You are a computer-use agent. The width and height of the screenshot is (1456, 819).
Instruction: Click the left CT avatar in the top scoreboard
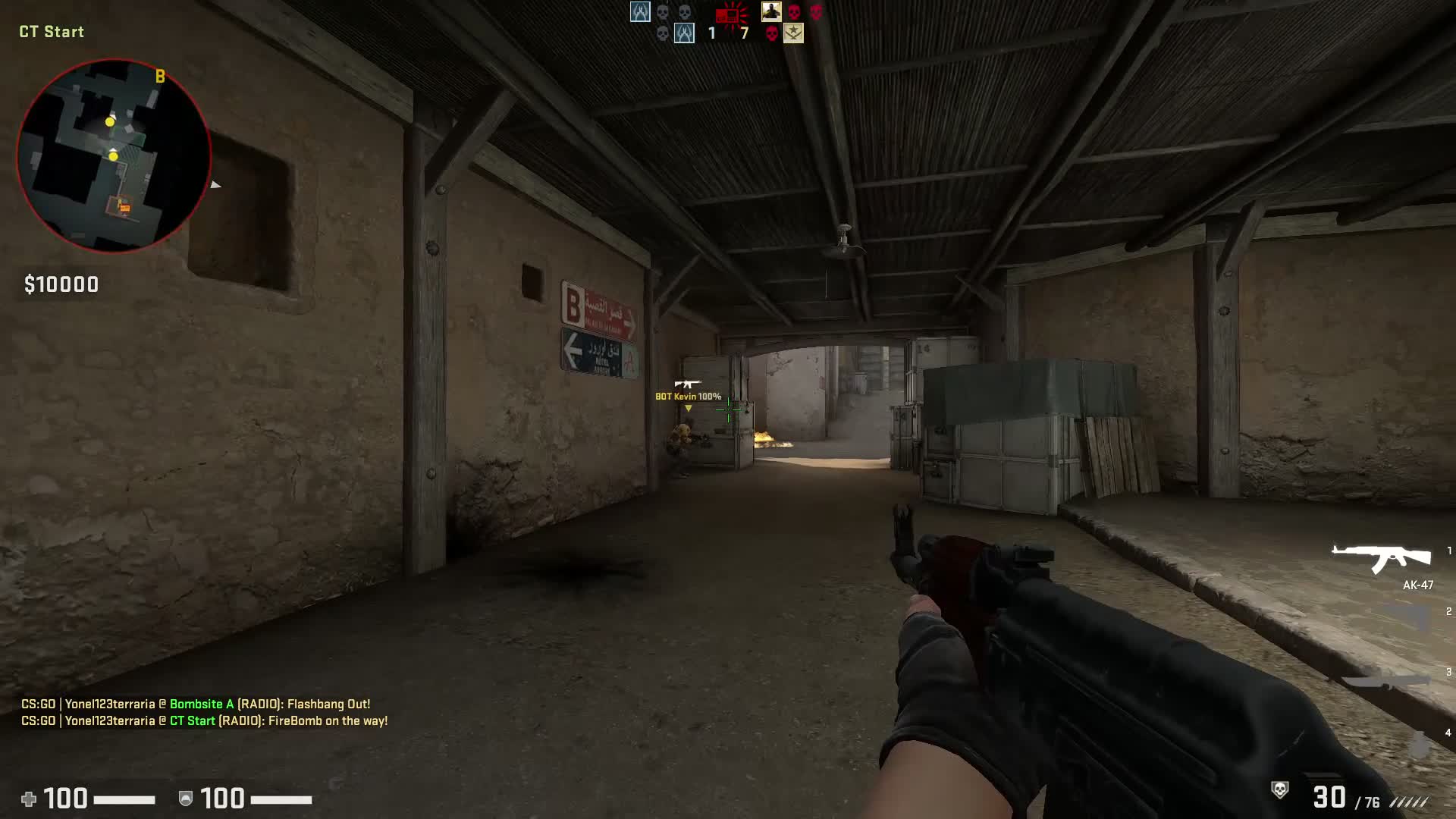639,12
